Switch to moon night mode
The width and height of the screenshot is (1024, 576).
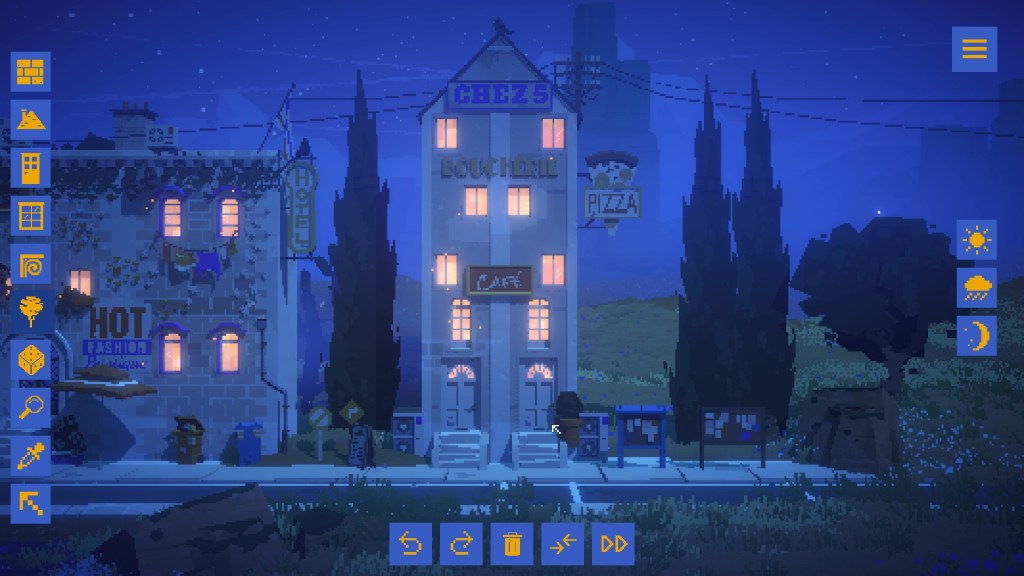[x=977, y=336]
